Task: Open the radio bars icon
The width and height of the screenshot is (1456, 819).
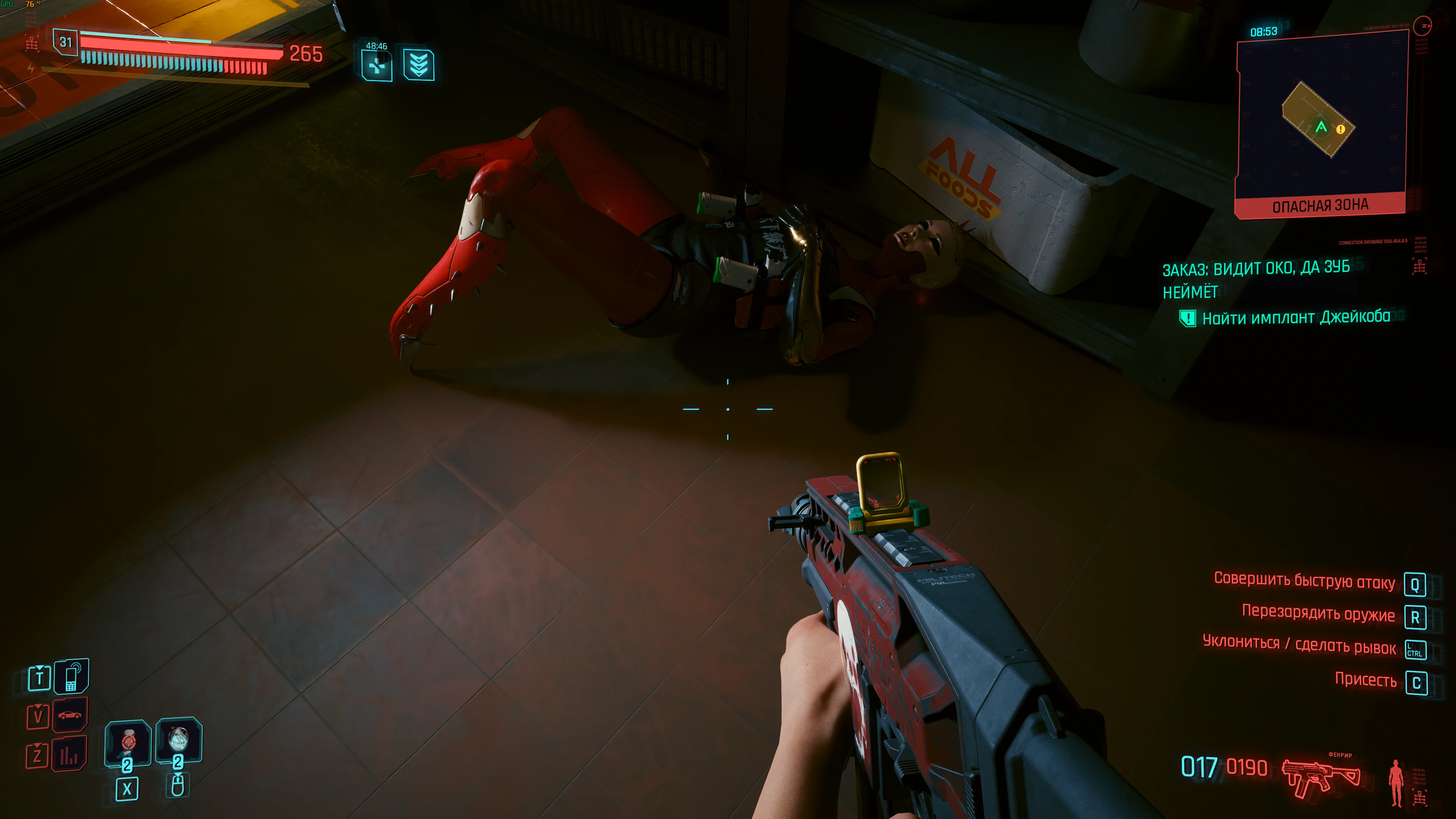Action: coord(69,754)
